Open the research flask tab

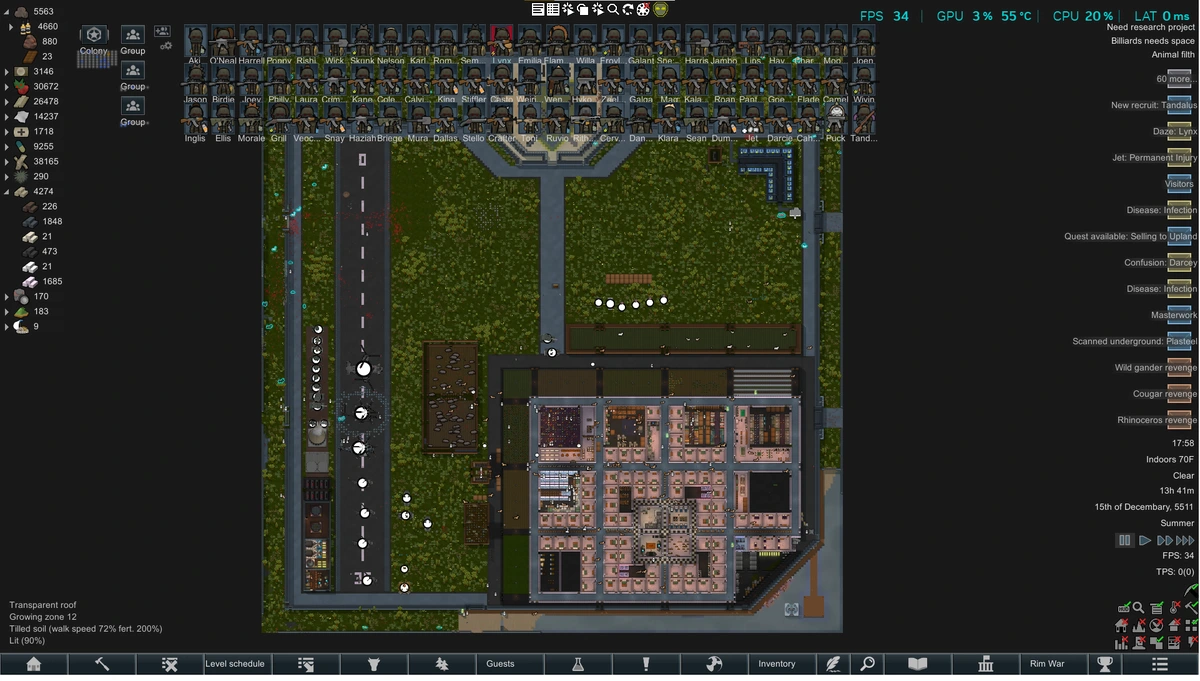pos(578,664)
